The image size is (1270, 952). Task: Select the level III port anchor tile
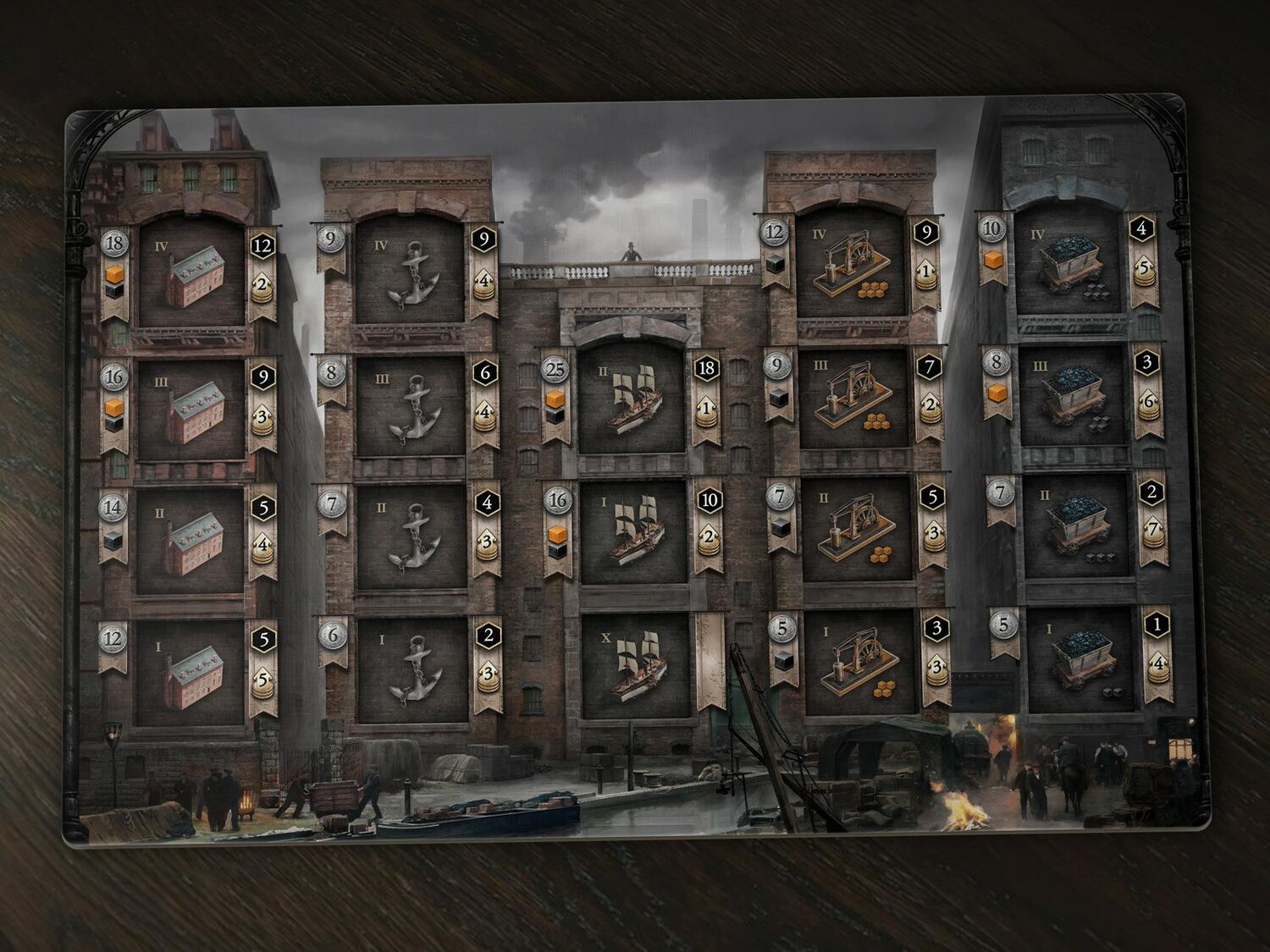pos(411,406)
